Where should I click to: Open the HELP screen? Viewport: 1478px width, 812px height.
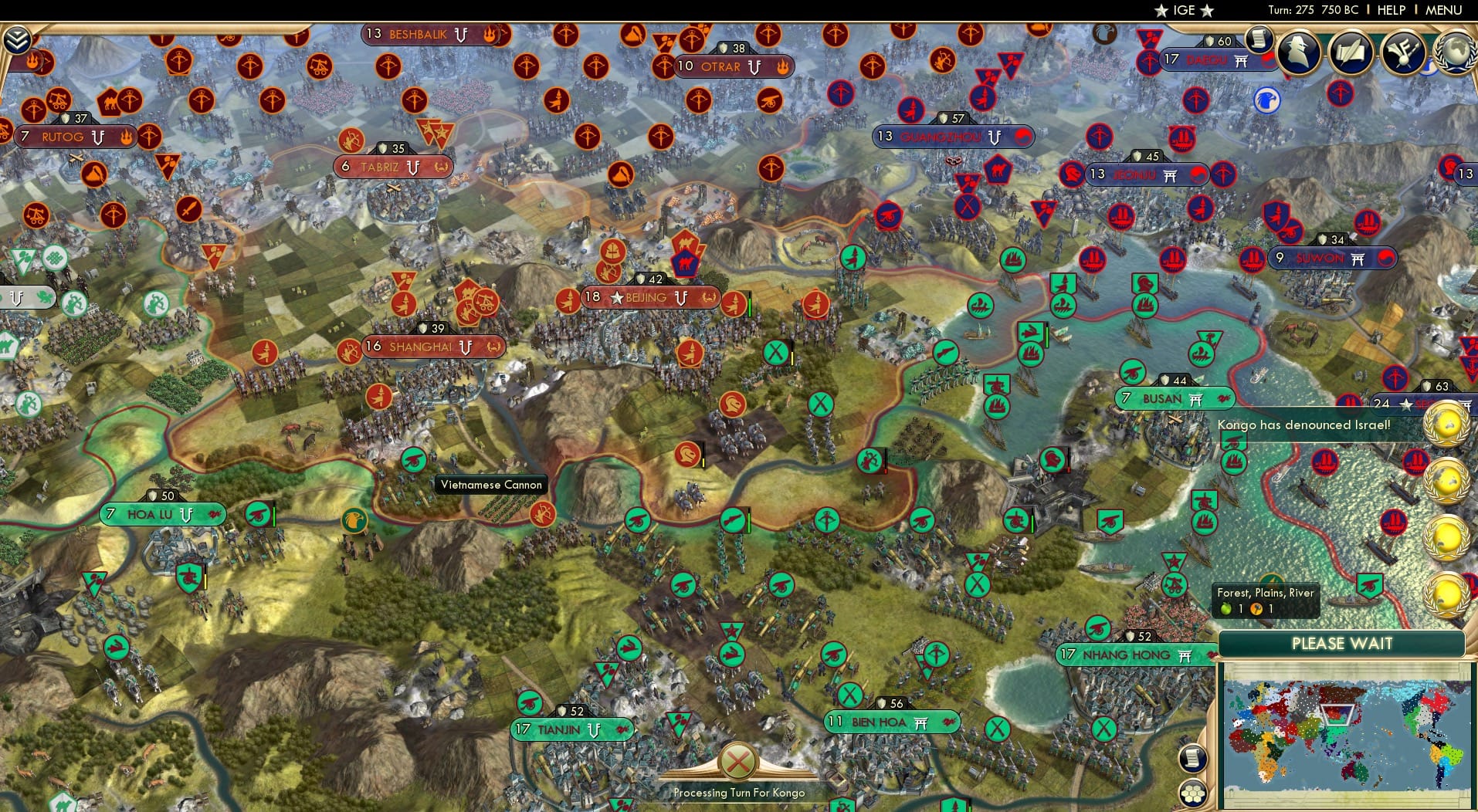[1392, 10]
